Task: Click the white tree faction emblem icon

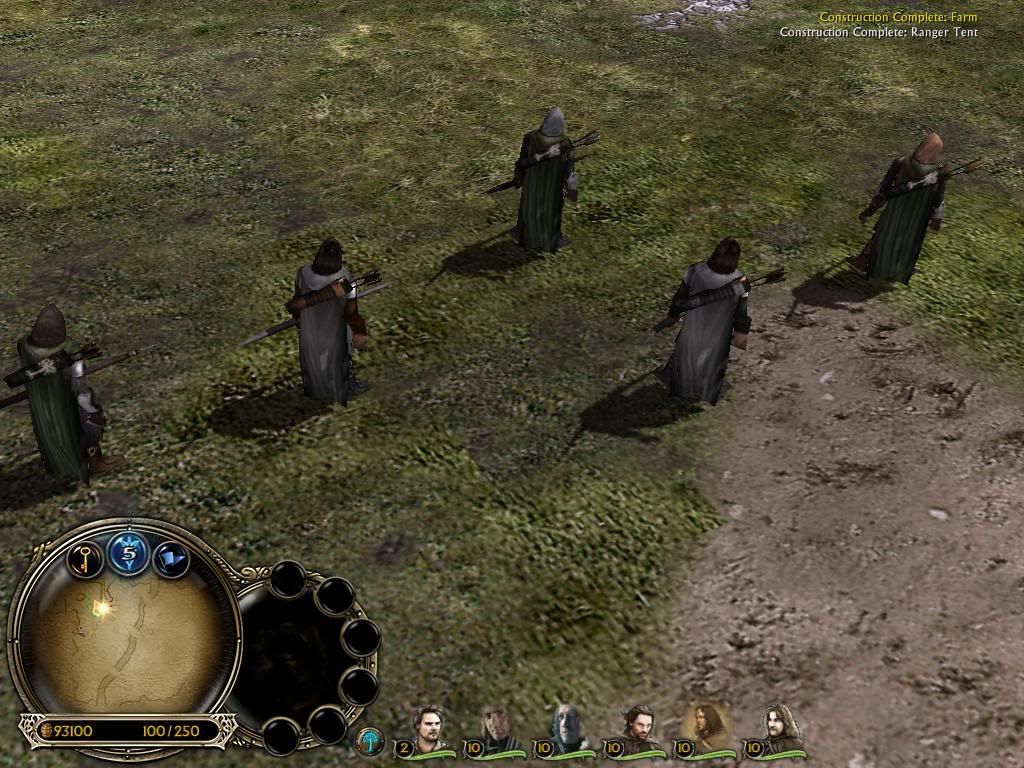Action: click(370, 741)
